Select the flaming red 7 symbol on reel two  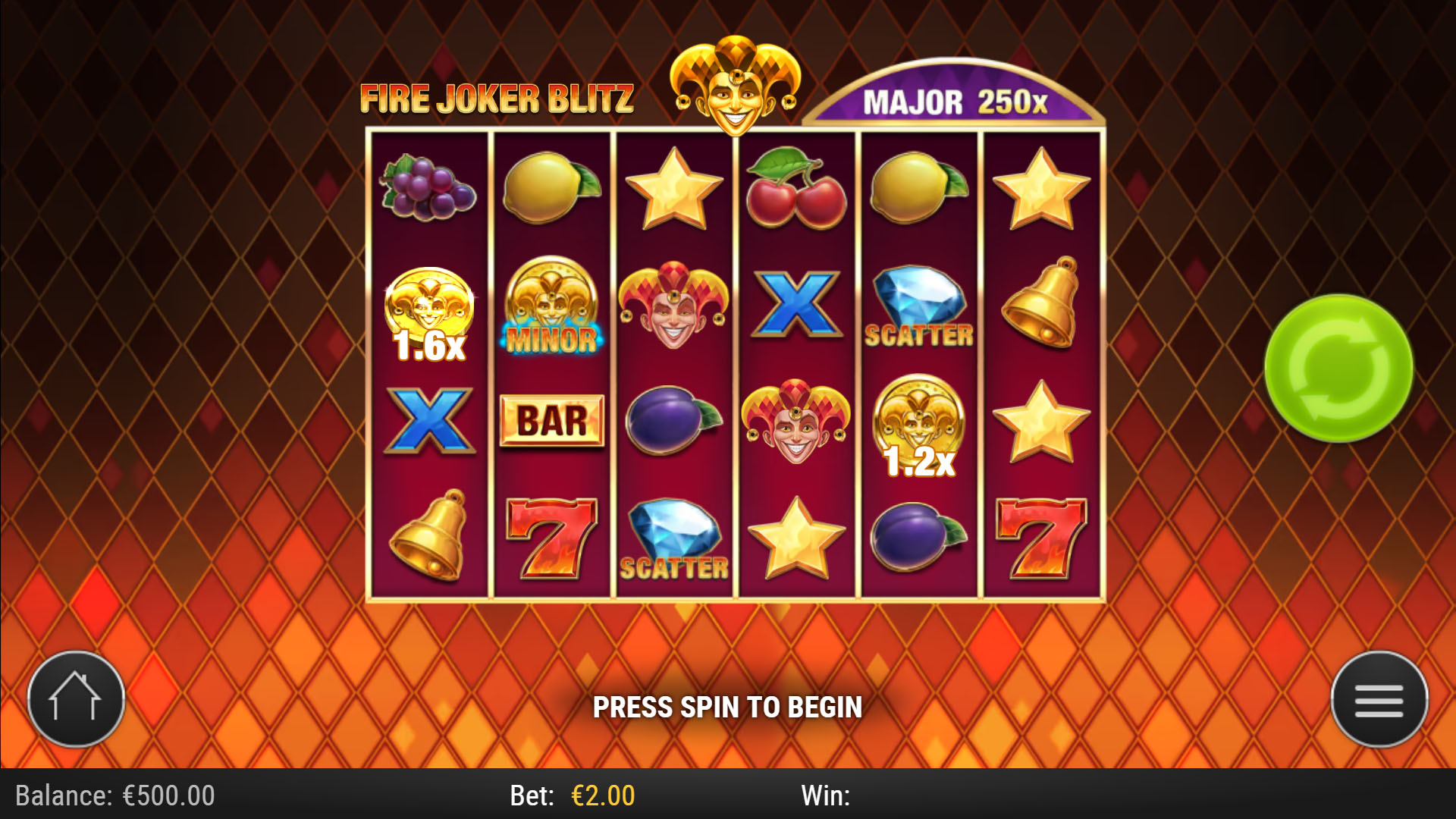coord(552,538)
